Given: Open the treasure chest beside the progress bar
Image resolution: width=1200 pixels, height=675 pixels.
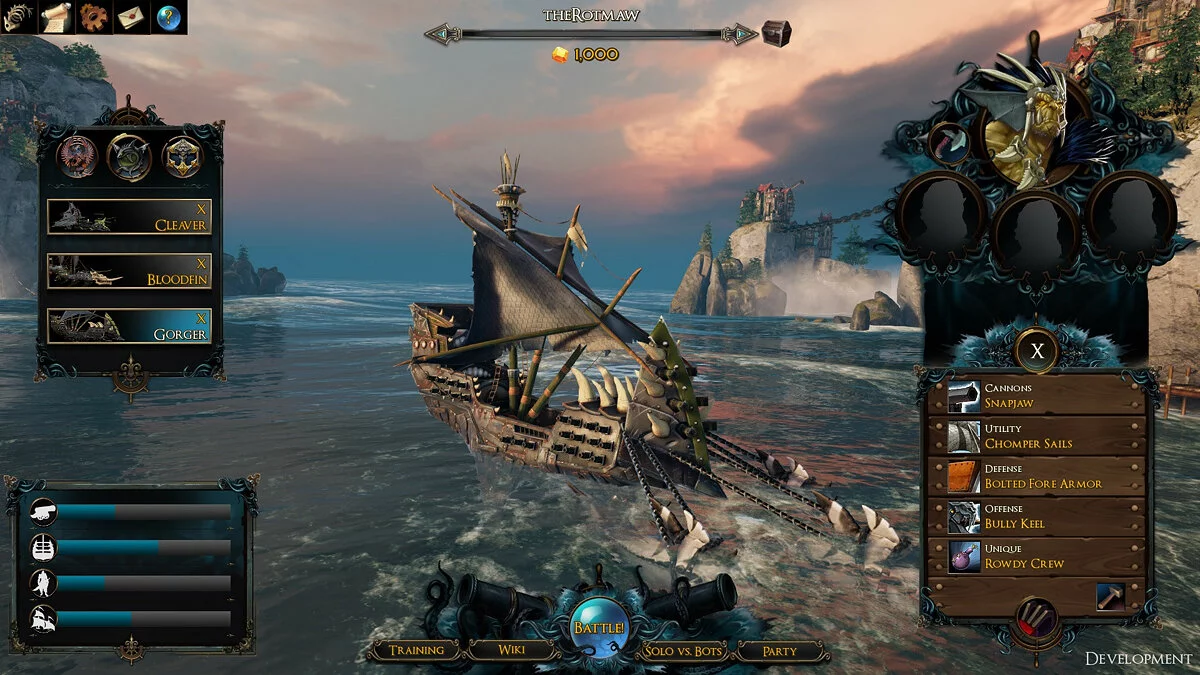Looking at the screenshot, I should point(776,33).
